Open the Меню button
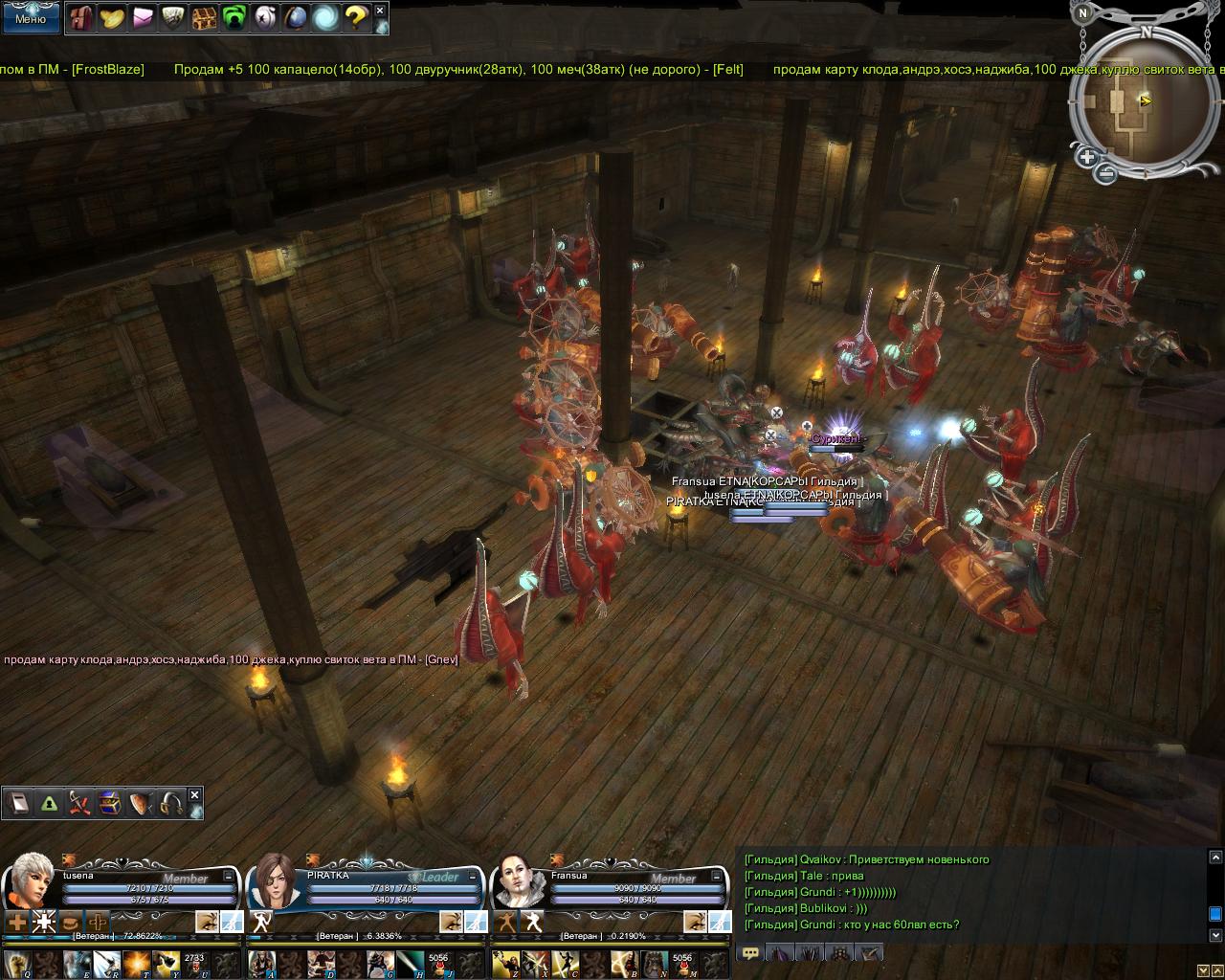Image resolution: width=1225 pixels, height=980 pixels. click(31, 18)
